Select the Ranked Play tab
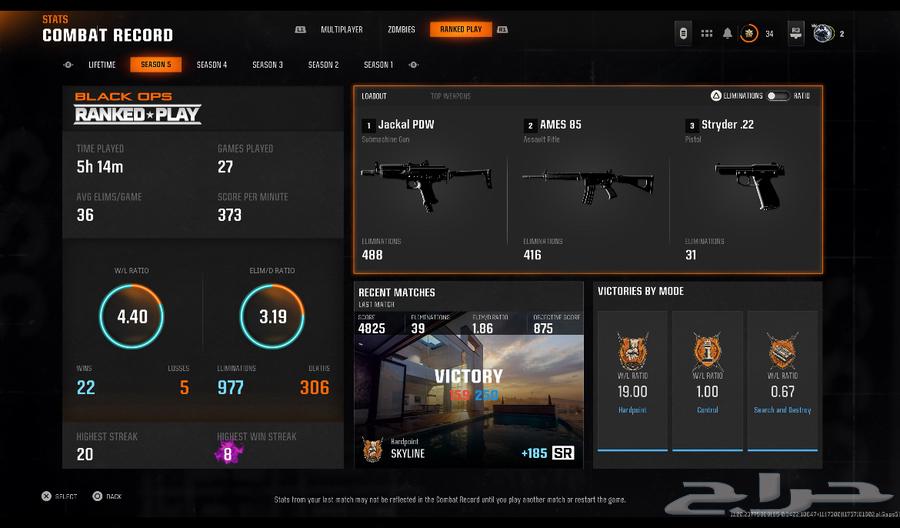 tap(461, 30)
